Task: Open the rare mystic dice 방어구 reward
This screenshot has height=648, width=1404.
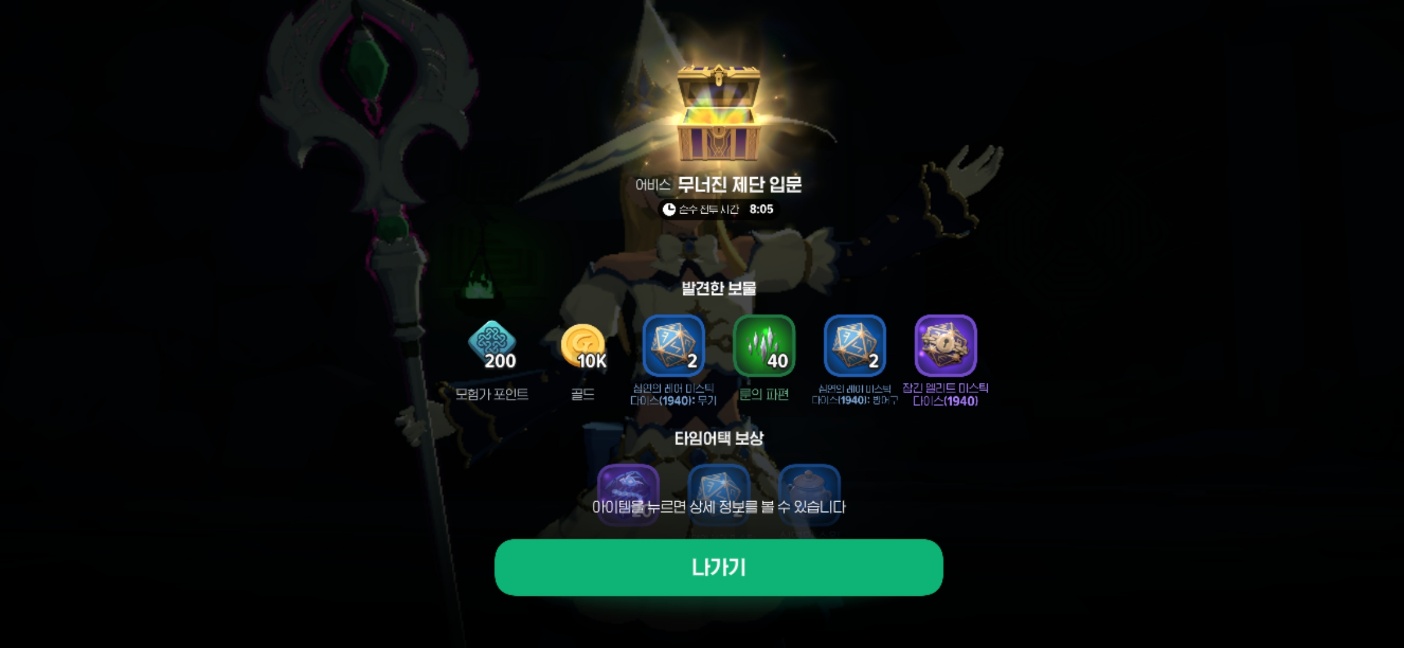Action: click(x=855, y=346)
